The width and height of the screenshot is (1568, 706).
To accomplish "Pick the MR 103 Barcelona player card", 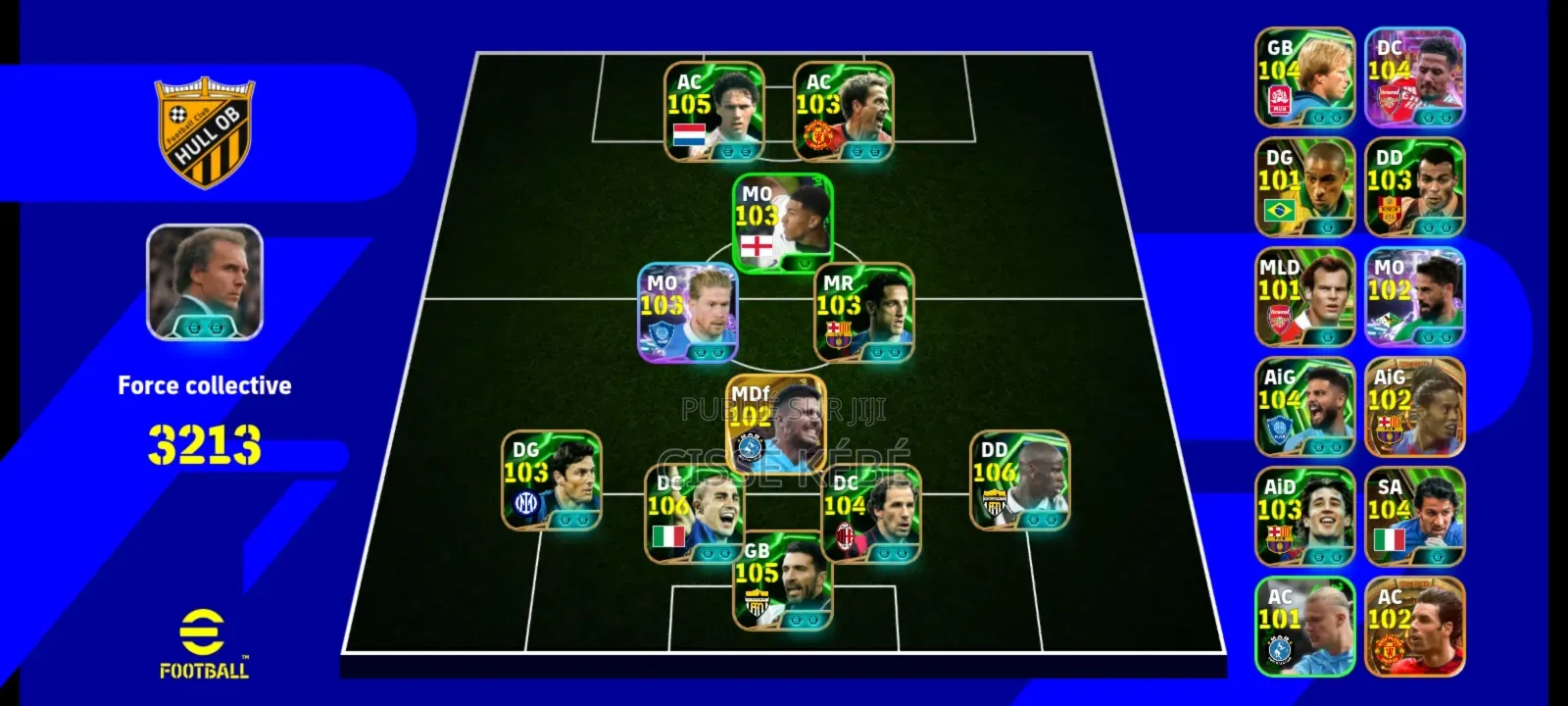I will point(864,312).
